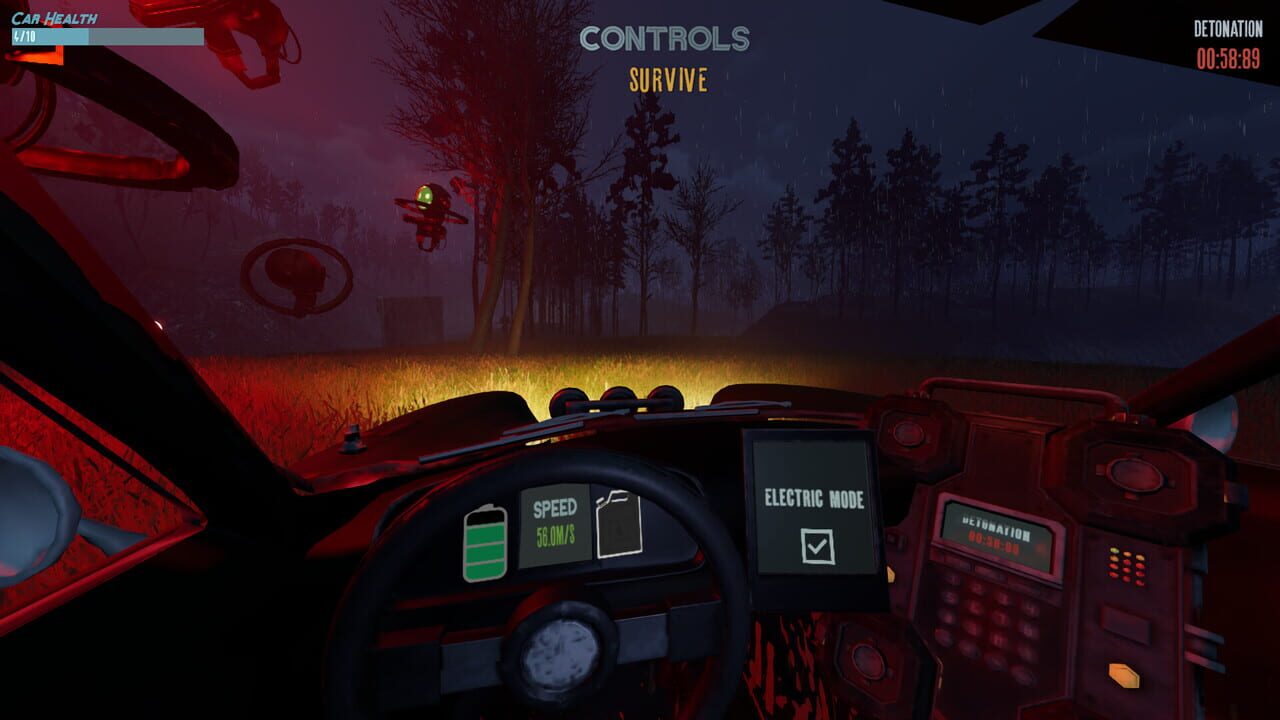Click the red LED indicator grid on the console

pyautogui.click(x=1126, y=566)
